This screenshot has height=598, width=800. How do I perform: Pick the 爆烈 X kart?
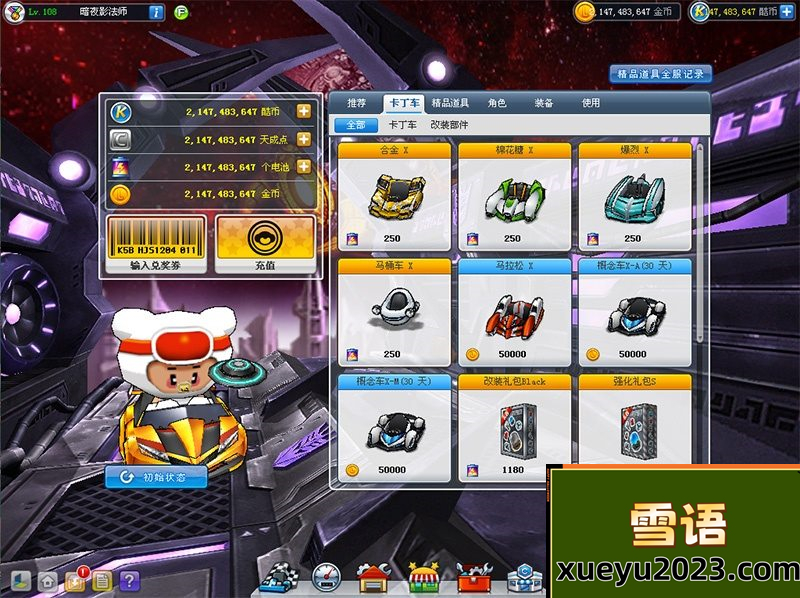(634, 197)
